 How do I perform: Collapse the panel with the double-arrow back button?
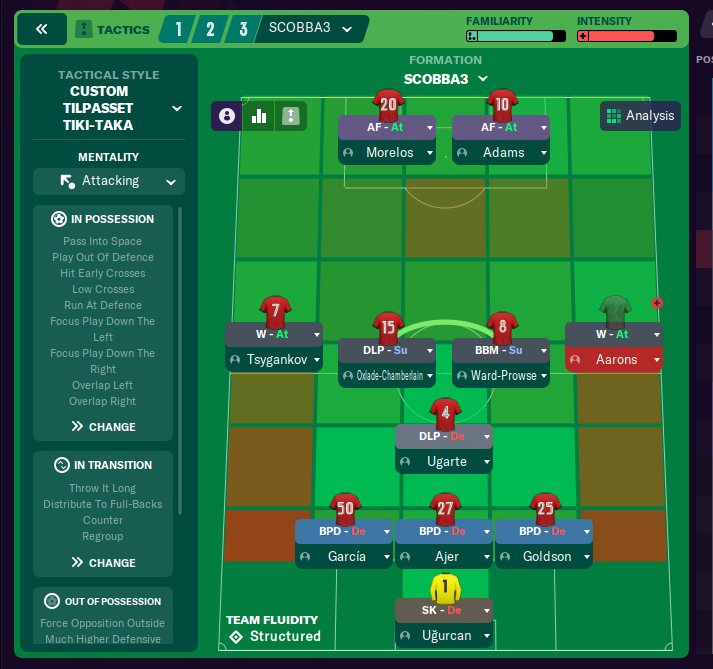[x=42, y=30]
